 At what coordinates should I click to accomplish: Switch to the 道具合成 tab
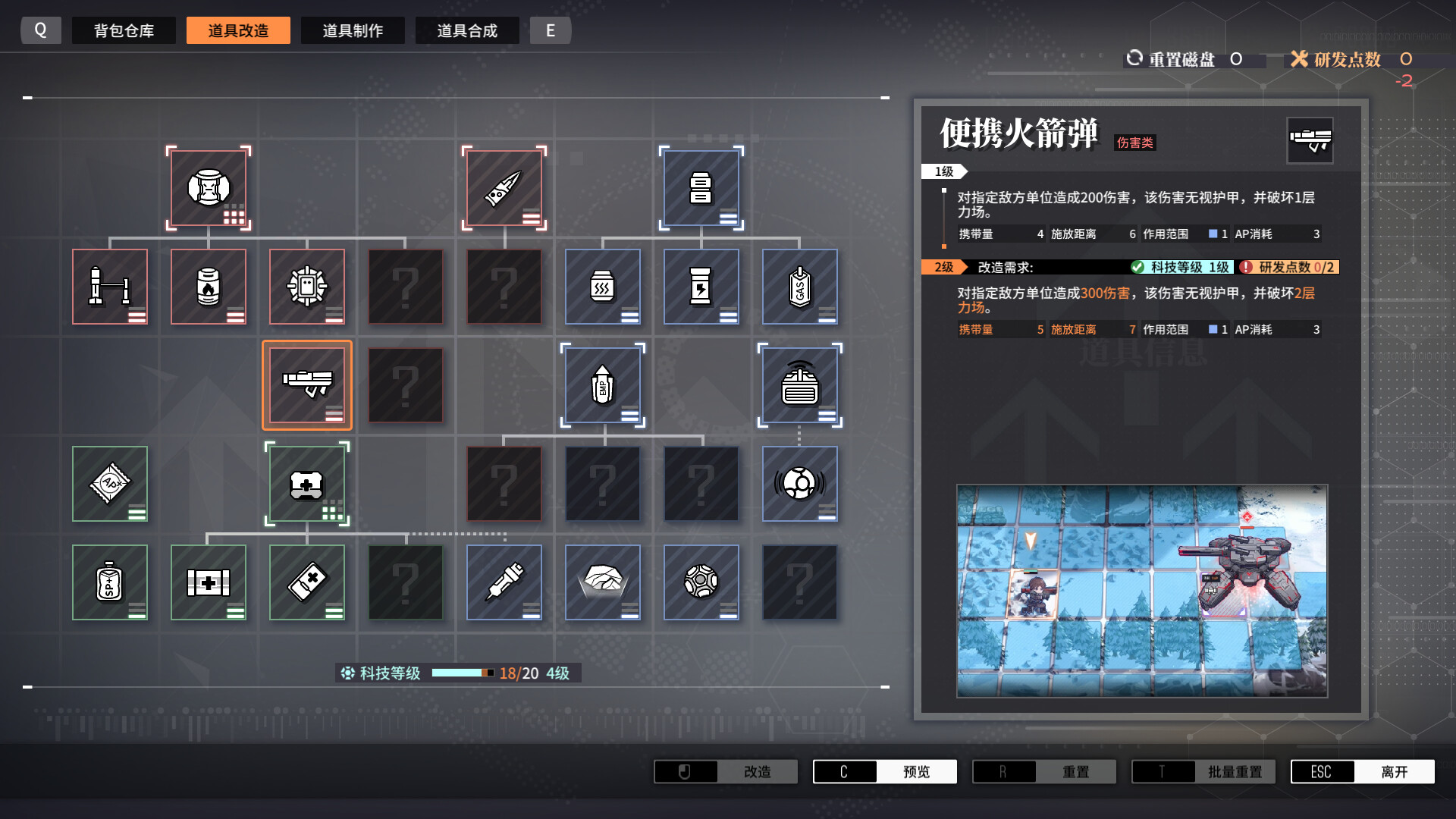(x=467, y=30)
